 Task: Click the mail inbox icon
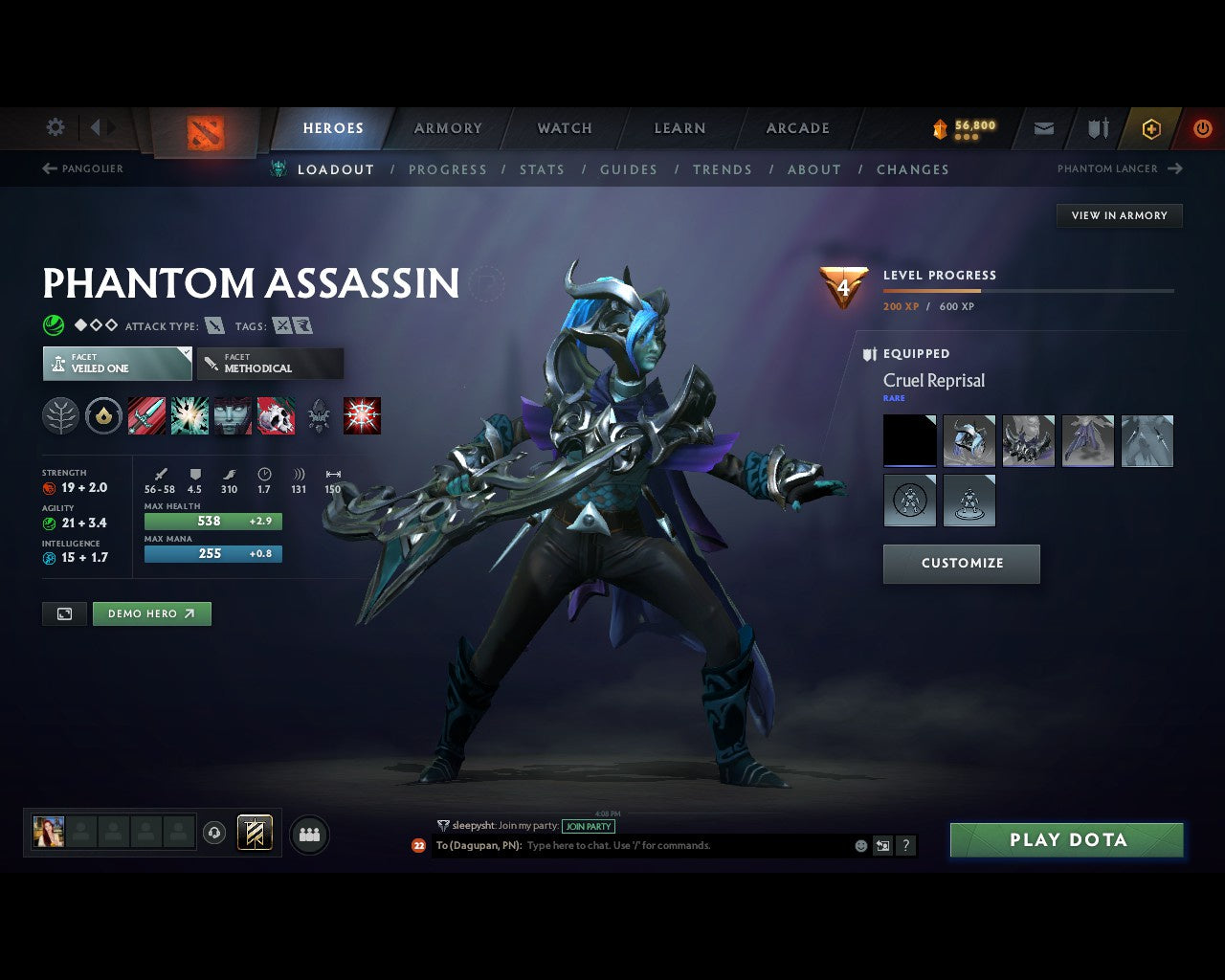[1043, 128]
